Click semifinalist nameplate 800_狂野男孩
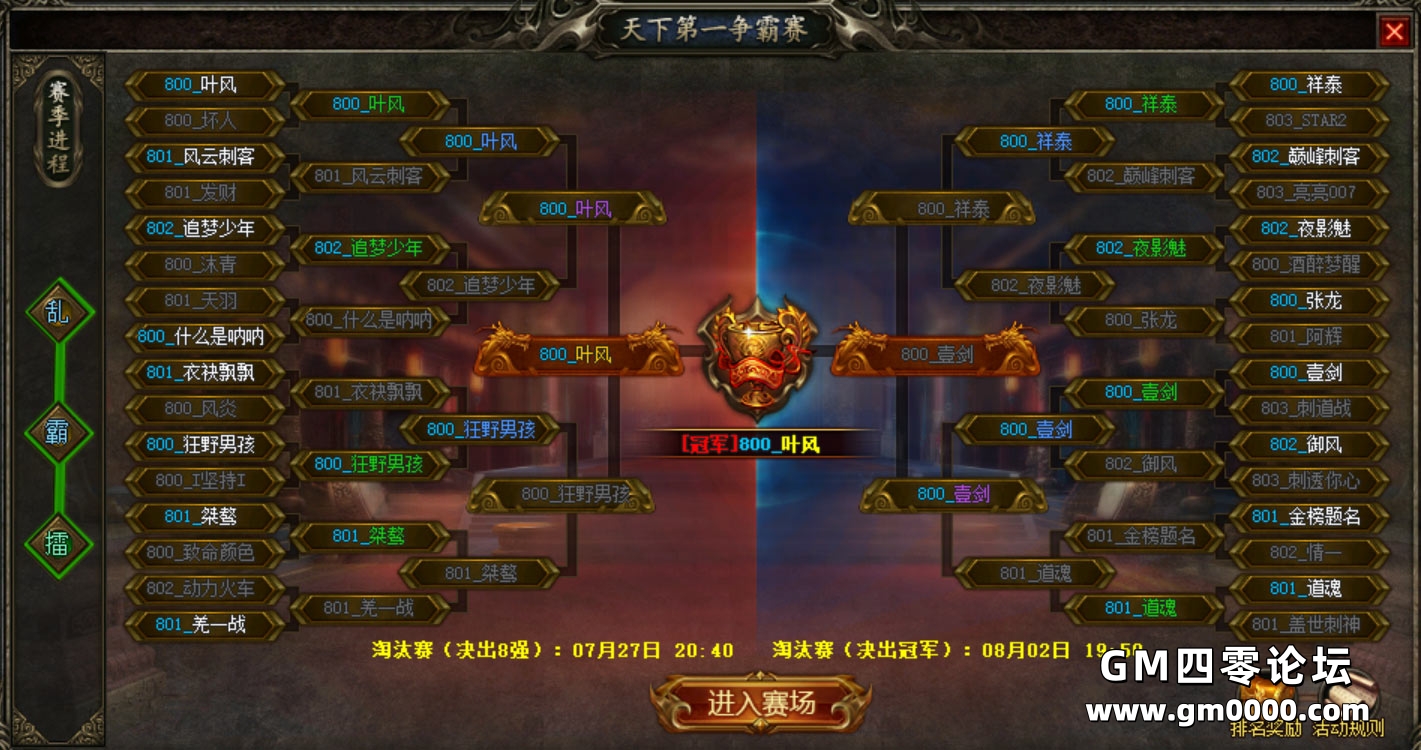 [484, 428]
